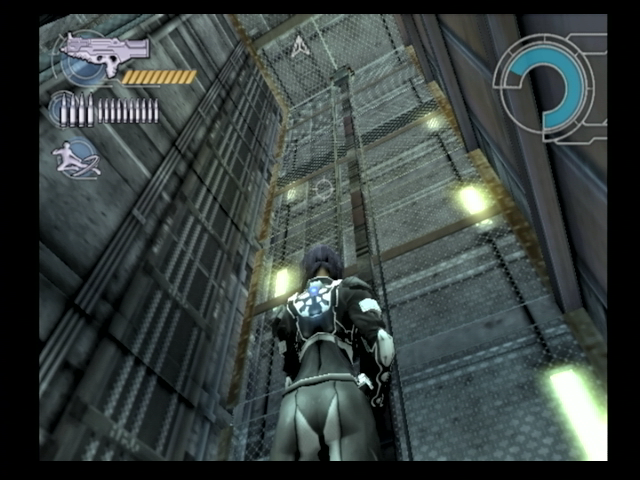Click the character stance figure icon
Image resolution: width=640 pixels, height=480 pixels.
point(77,158)
